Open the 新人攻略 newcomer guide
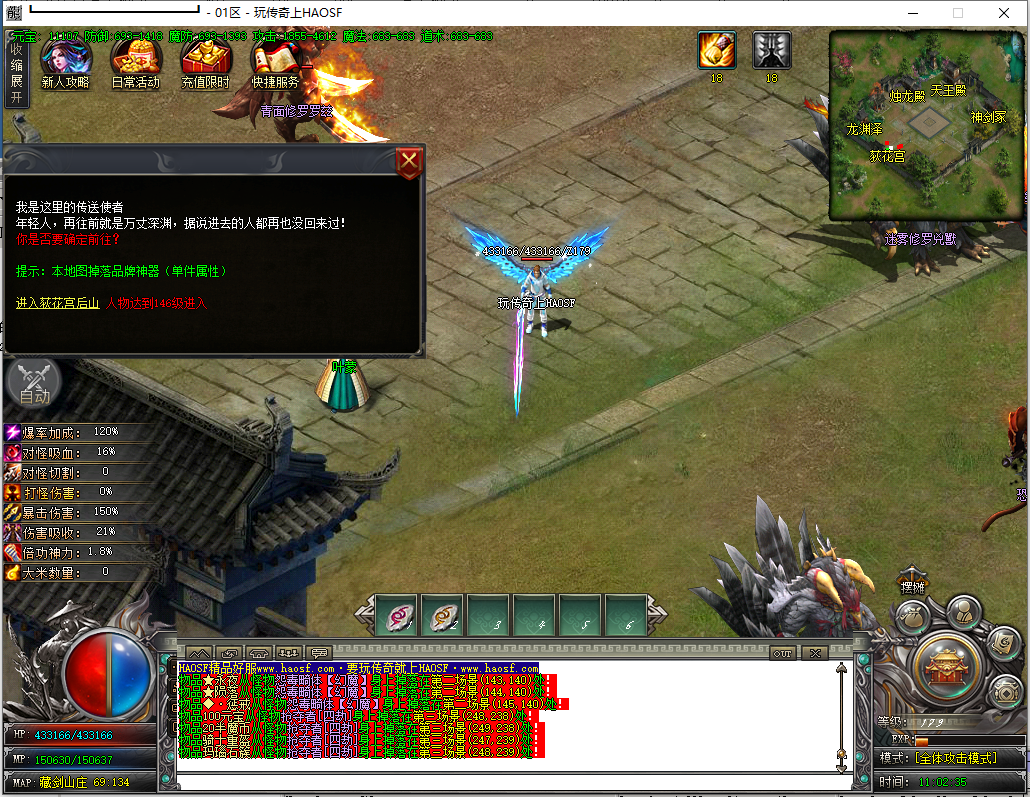 [x=65, y=63]
